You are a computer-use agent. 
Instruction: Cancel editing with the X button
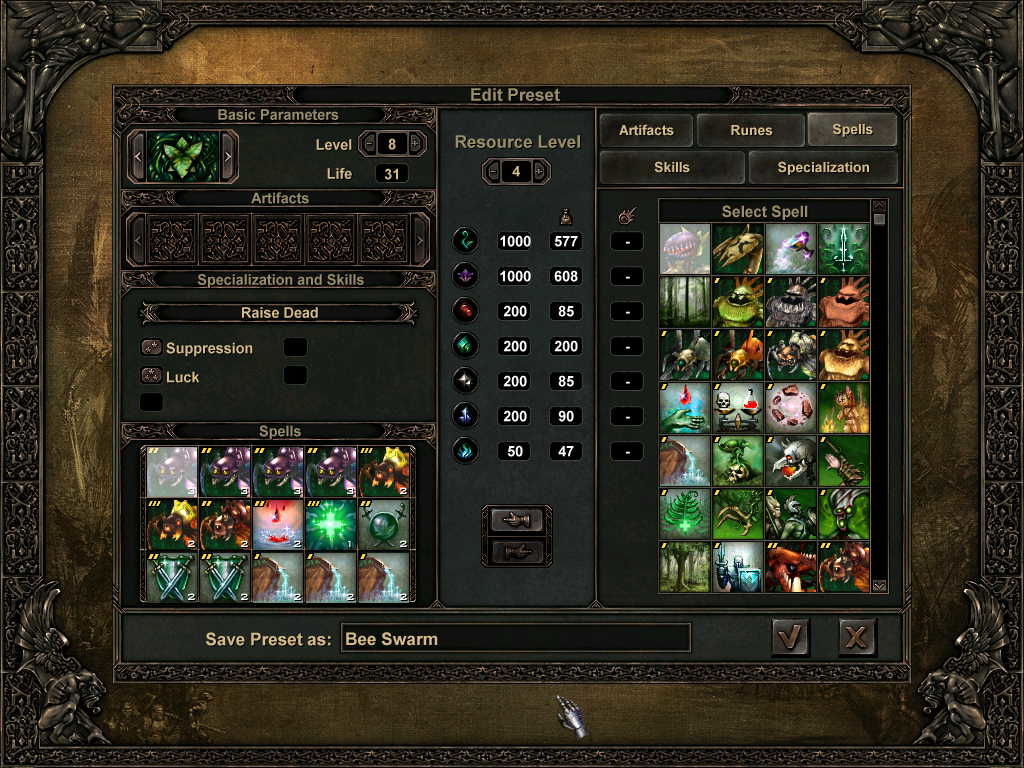pyautogui.click(x=857, y=637)
